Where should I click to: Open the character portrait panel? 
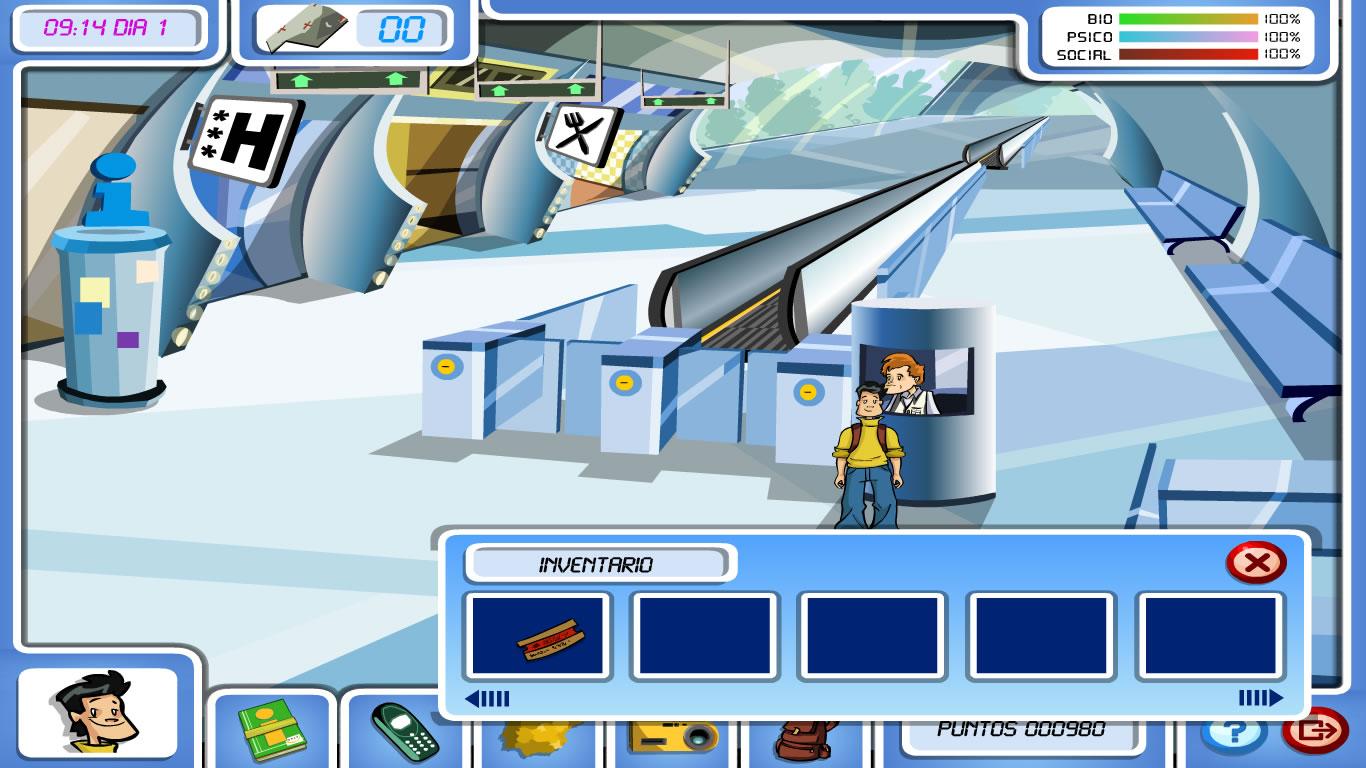(x=98, y=711)
